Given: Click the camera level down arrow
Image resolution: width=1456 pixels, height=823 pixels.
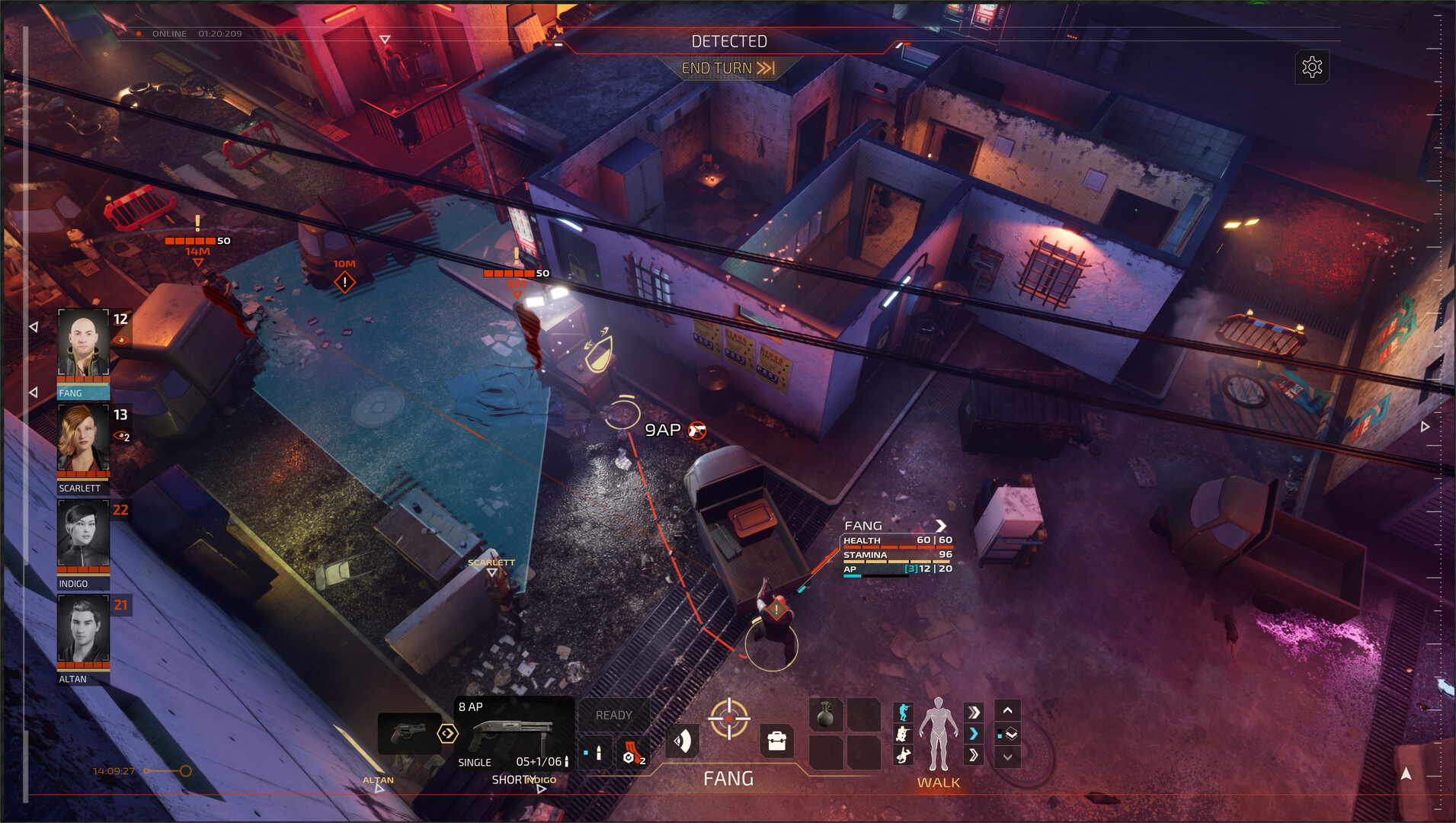Looking at the screenshot, I should [1009, 757].
